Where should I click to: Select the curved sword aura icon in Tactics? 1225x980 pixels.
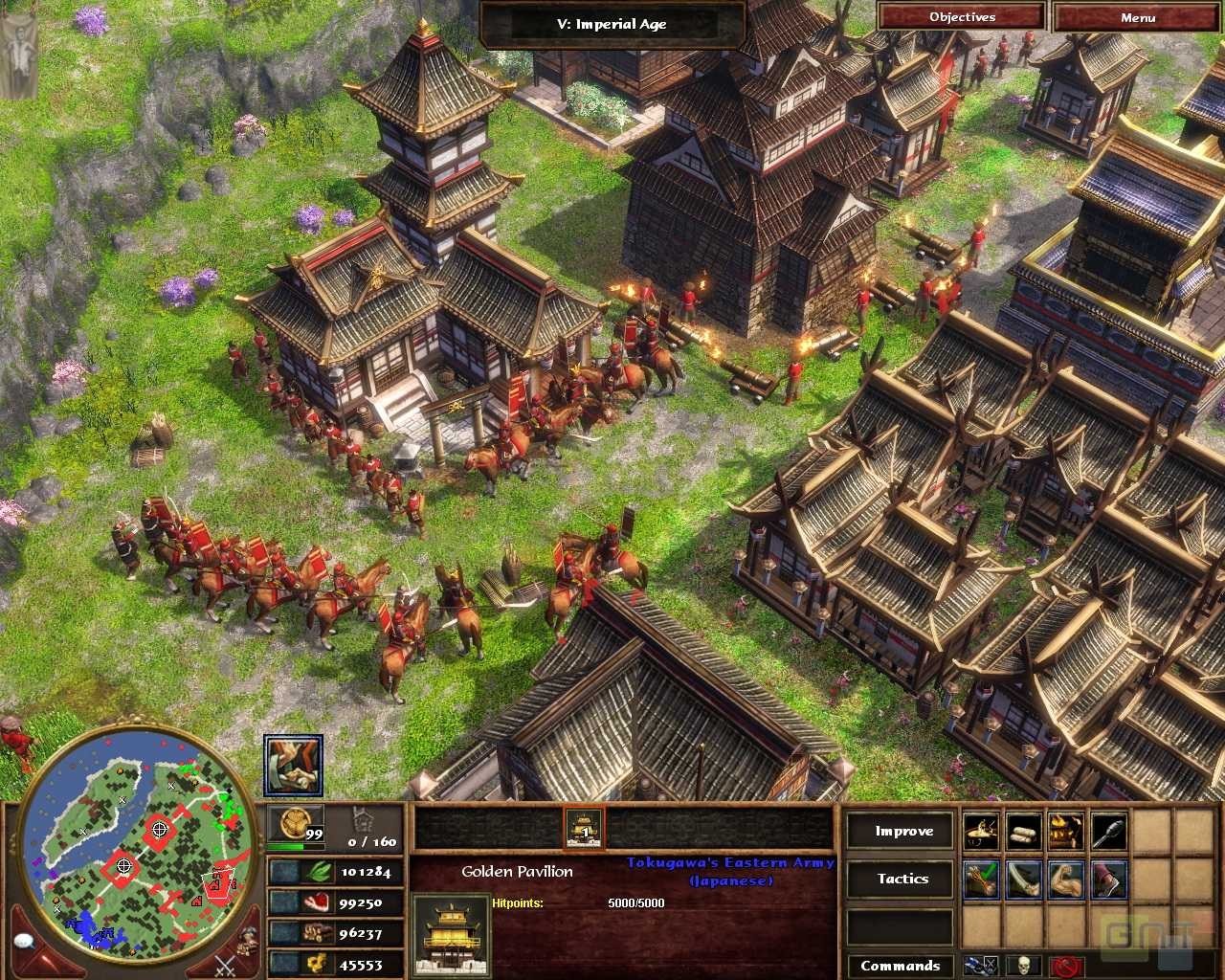tap(1025, 880)
